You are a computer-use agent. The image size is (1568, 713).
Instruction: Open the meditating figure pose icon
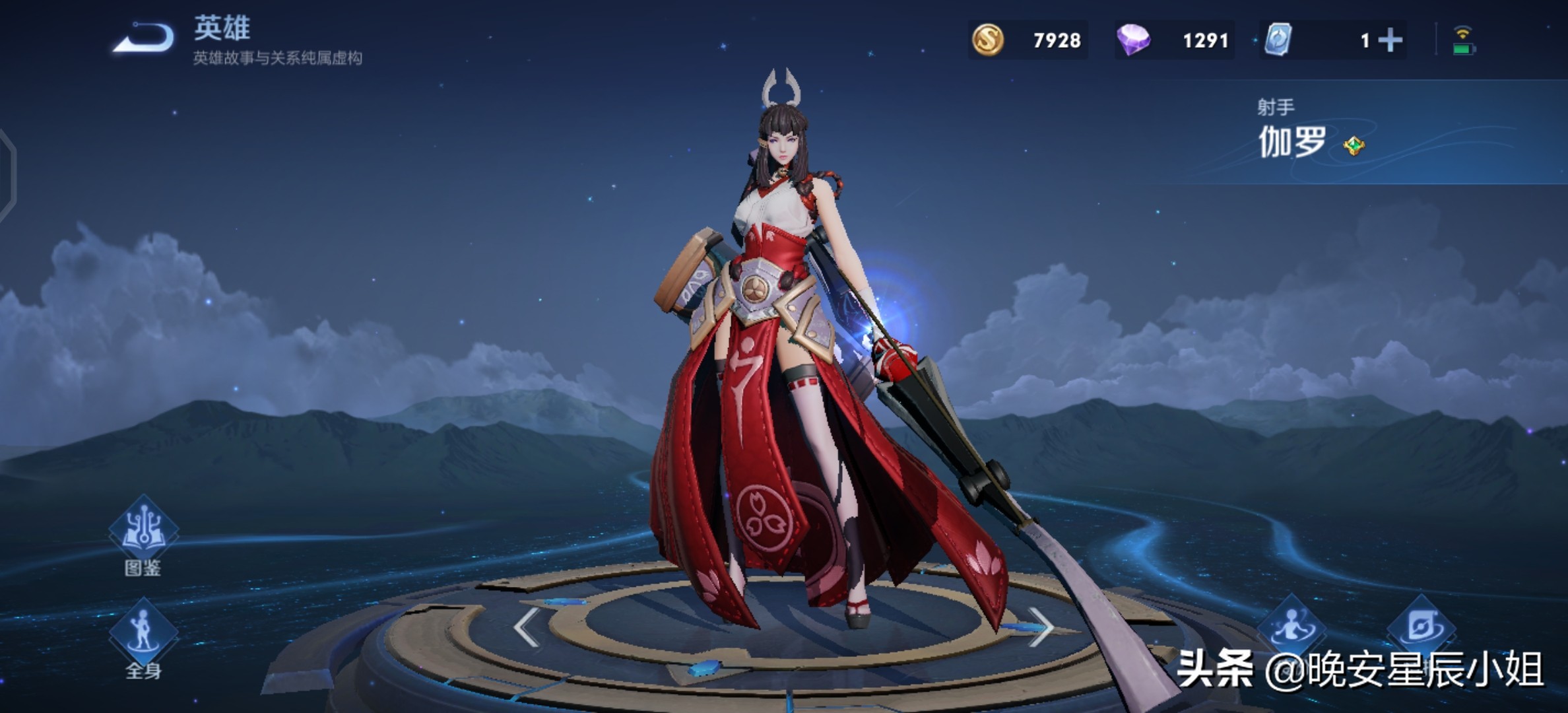[x=1292, y=626]
